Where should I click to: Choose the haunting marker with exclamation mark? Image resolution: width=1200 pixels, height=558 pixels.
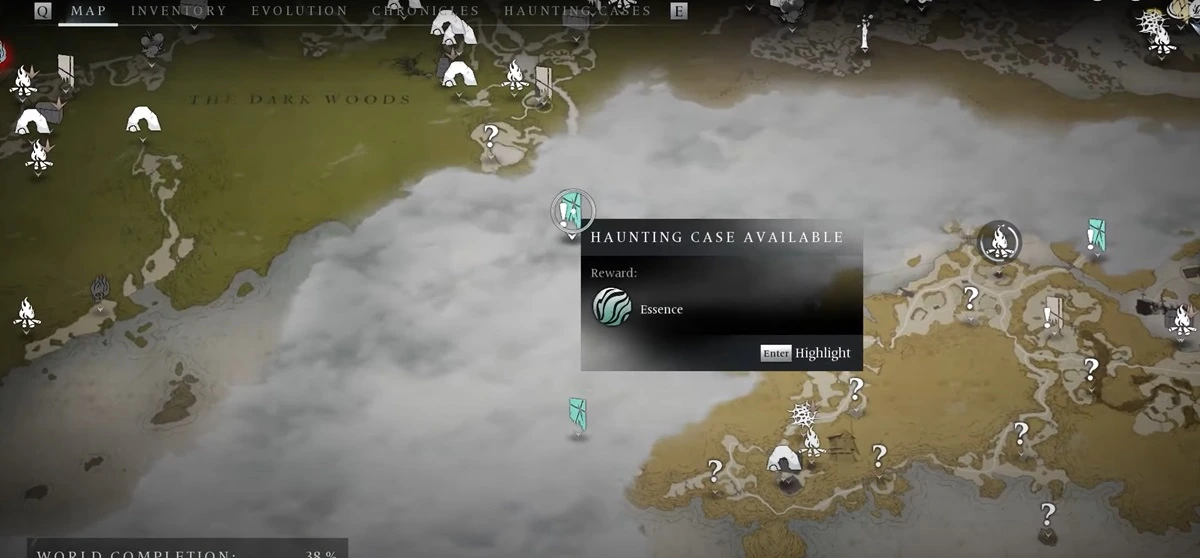(x=1096, y=235)
